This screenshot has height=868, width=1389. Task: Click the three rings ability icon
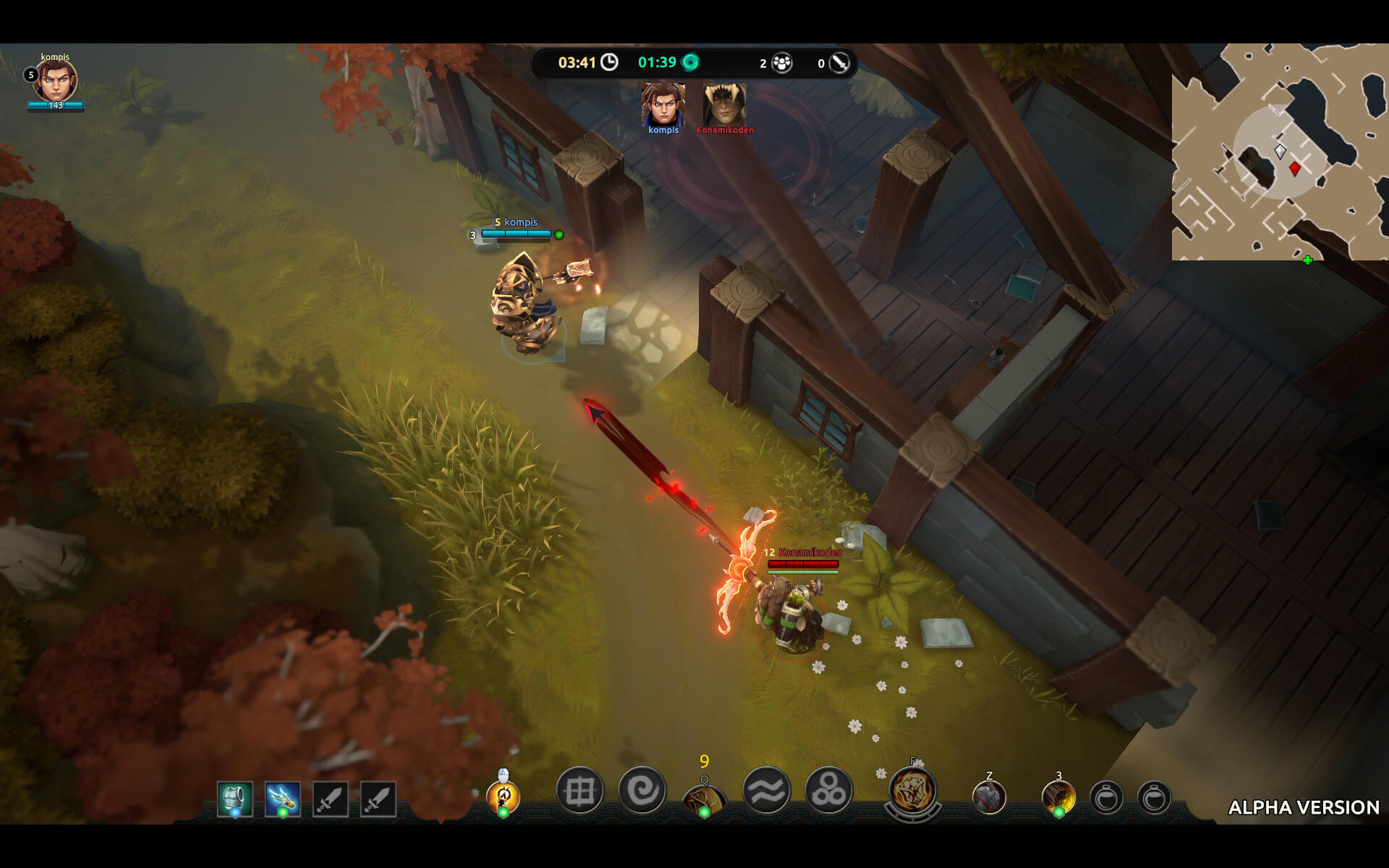click(828, 791)
